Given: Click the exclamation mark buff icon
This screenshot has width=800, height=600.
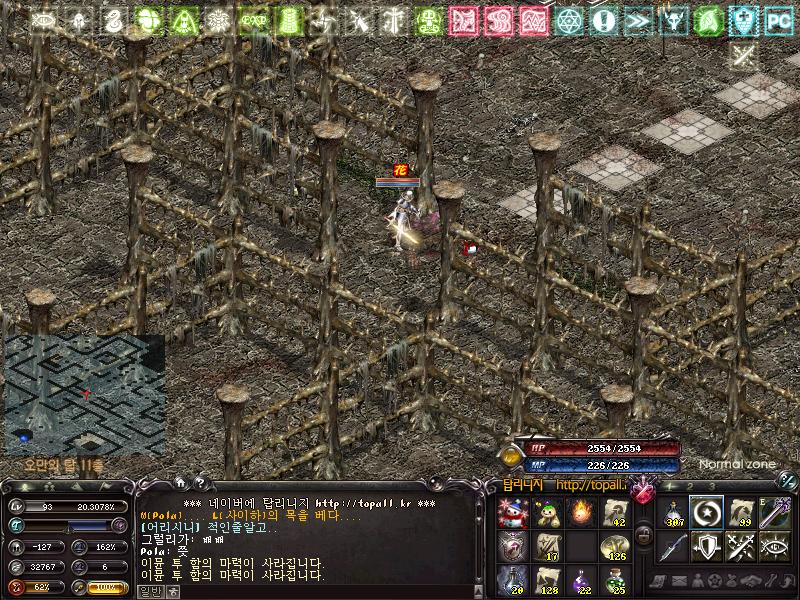Looking at the screenshot, I should point(602,19).
